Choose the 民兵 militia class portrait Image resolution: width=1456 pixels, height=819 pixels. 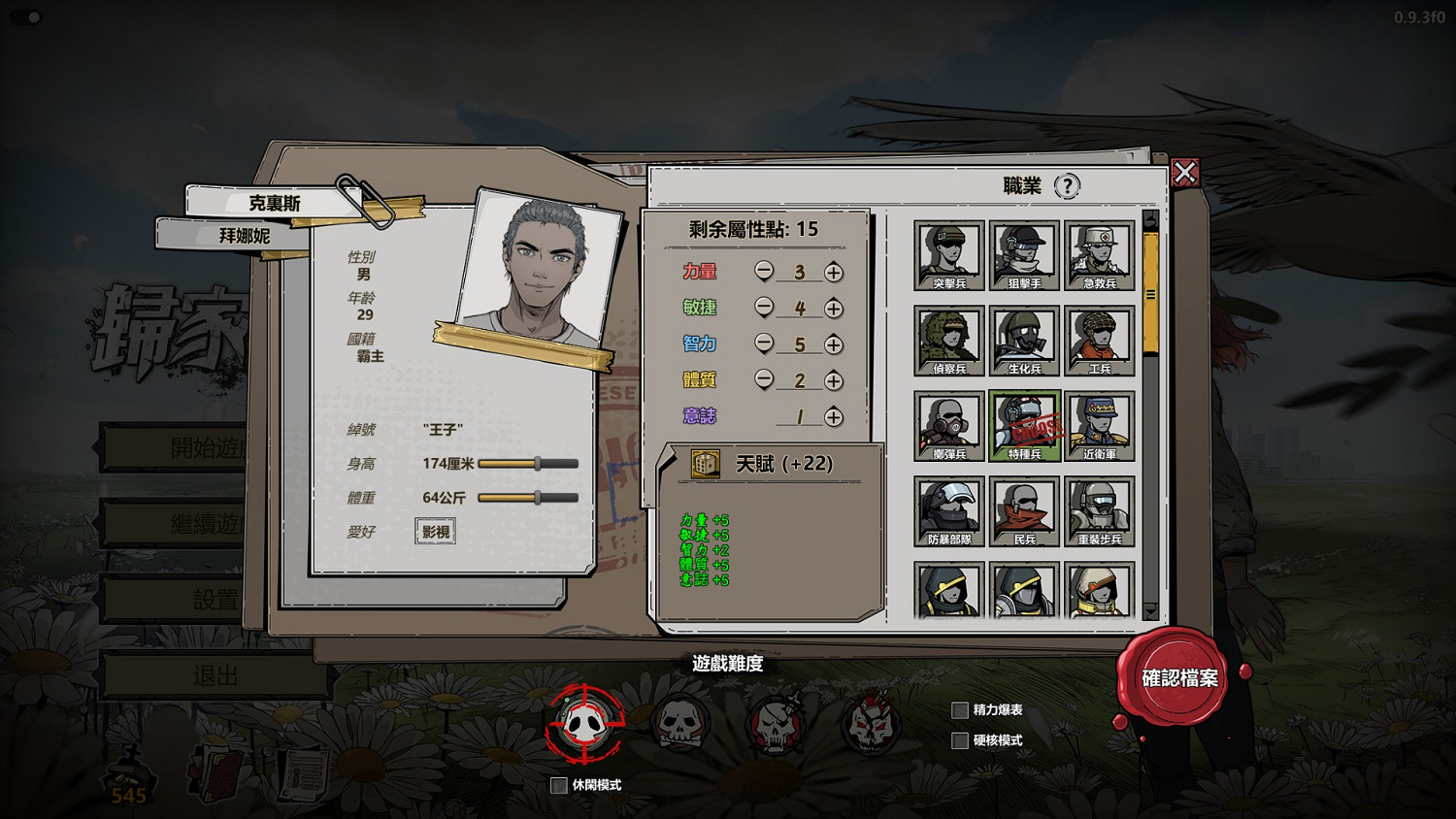[x=1024, y=509]
